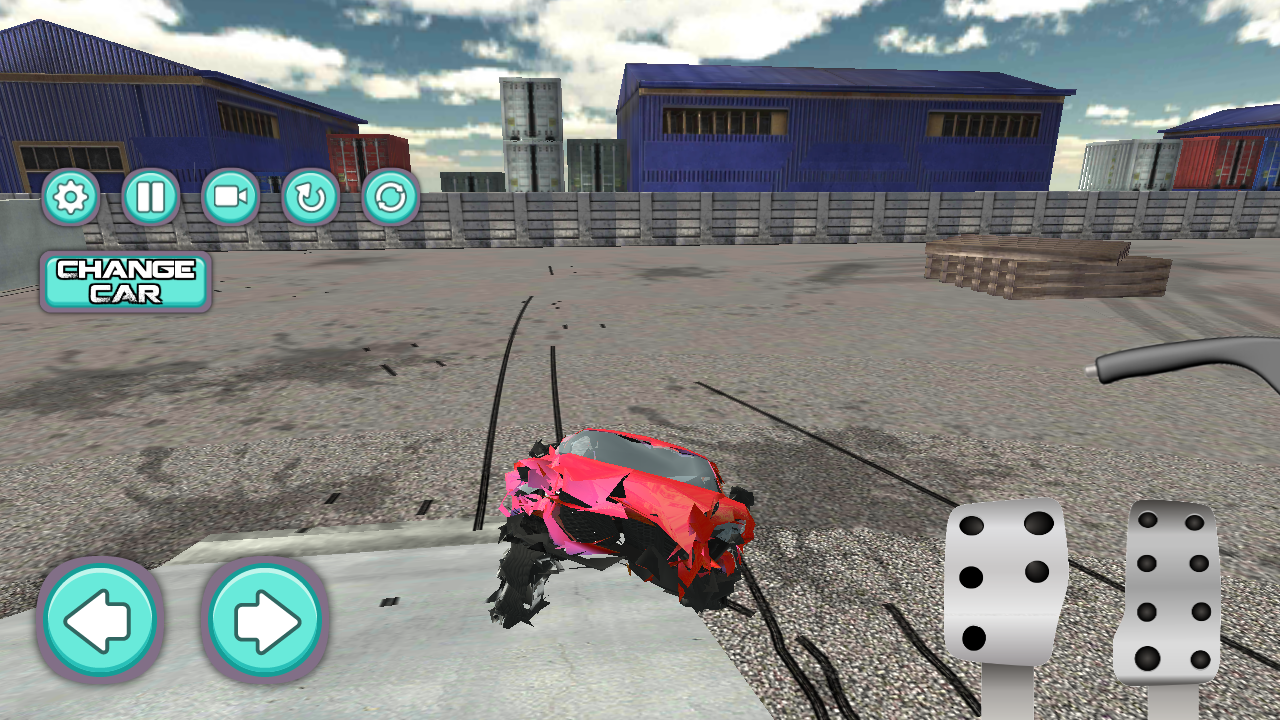Pause the game
The height and width of the screenshot is (720, 1280).
click(x=150, y=197)
